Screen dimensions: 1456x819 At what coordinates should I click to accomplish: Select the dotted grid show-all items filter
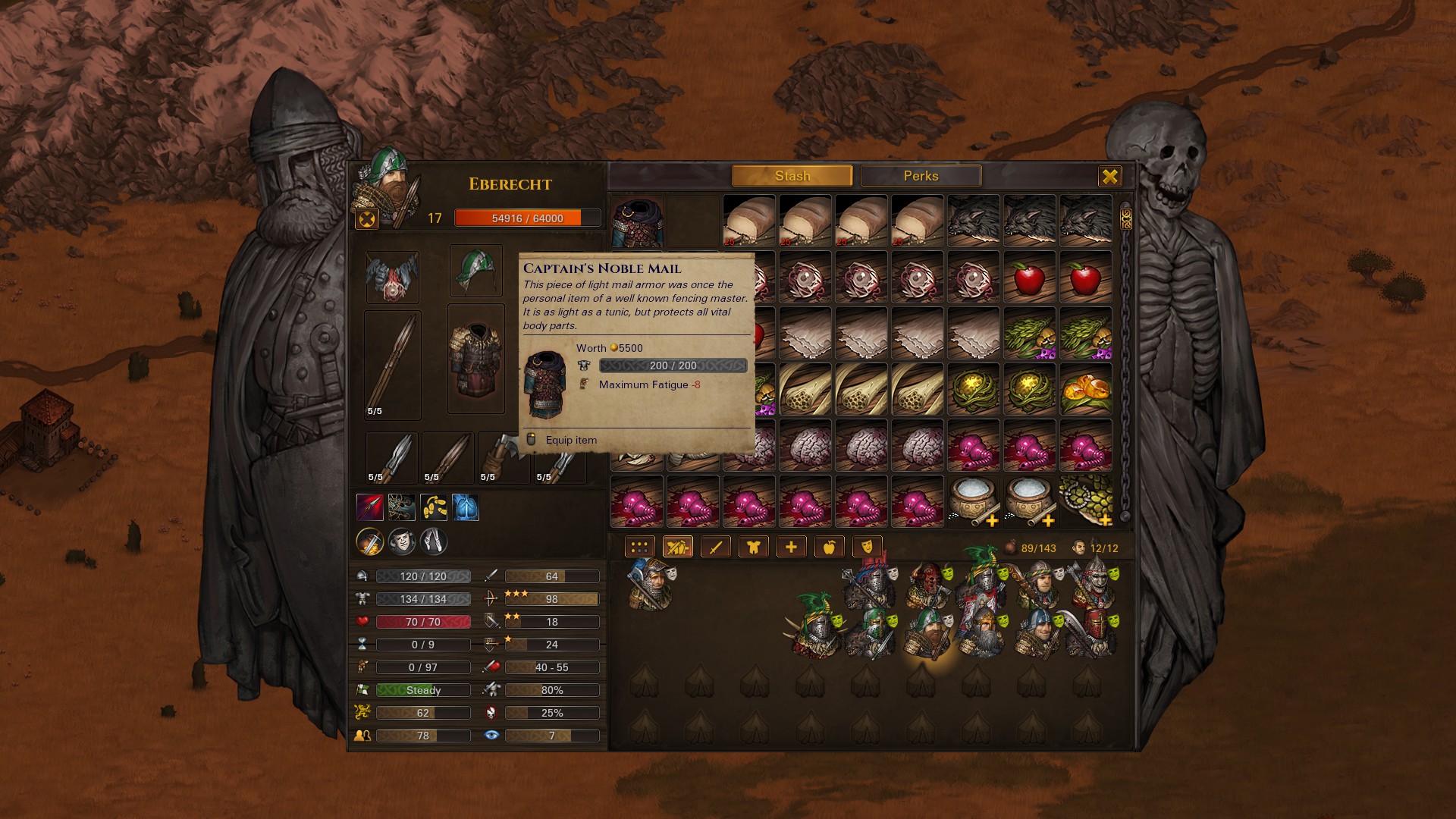point(639,546)
